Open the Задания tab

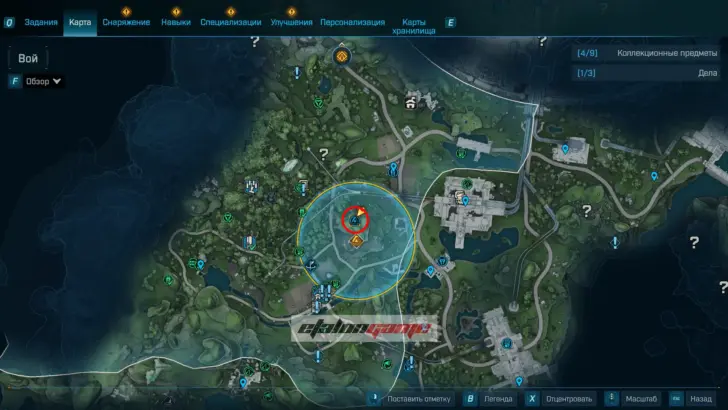coord(39,21)
